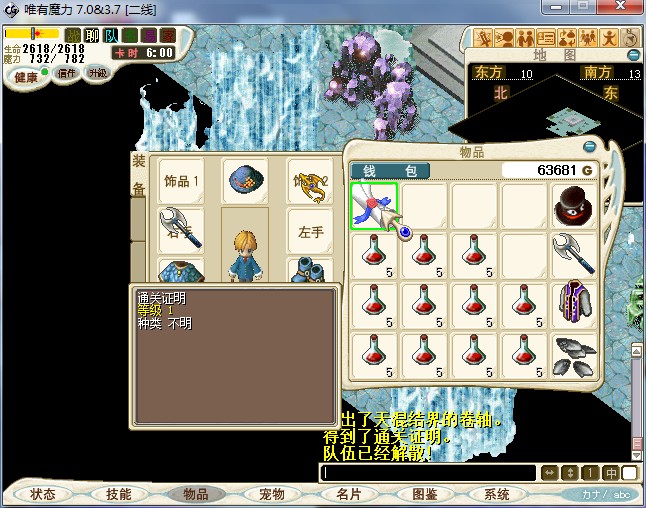Click the 信件 mail button
Image resolution: width=646 pixels, height=508 pixels.
tap(67, 73)
